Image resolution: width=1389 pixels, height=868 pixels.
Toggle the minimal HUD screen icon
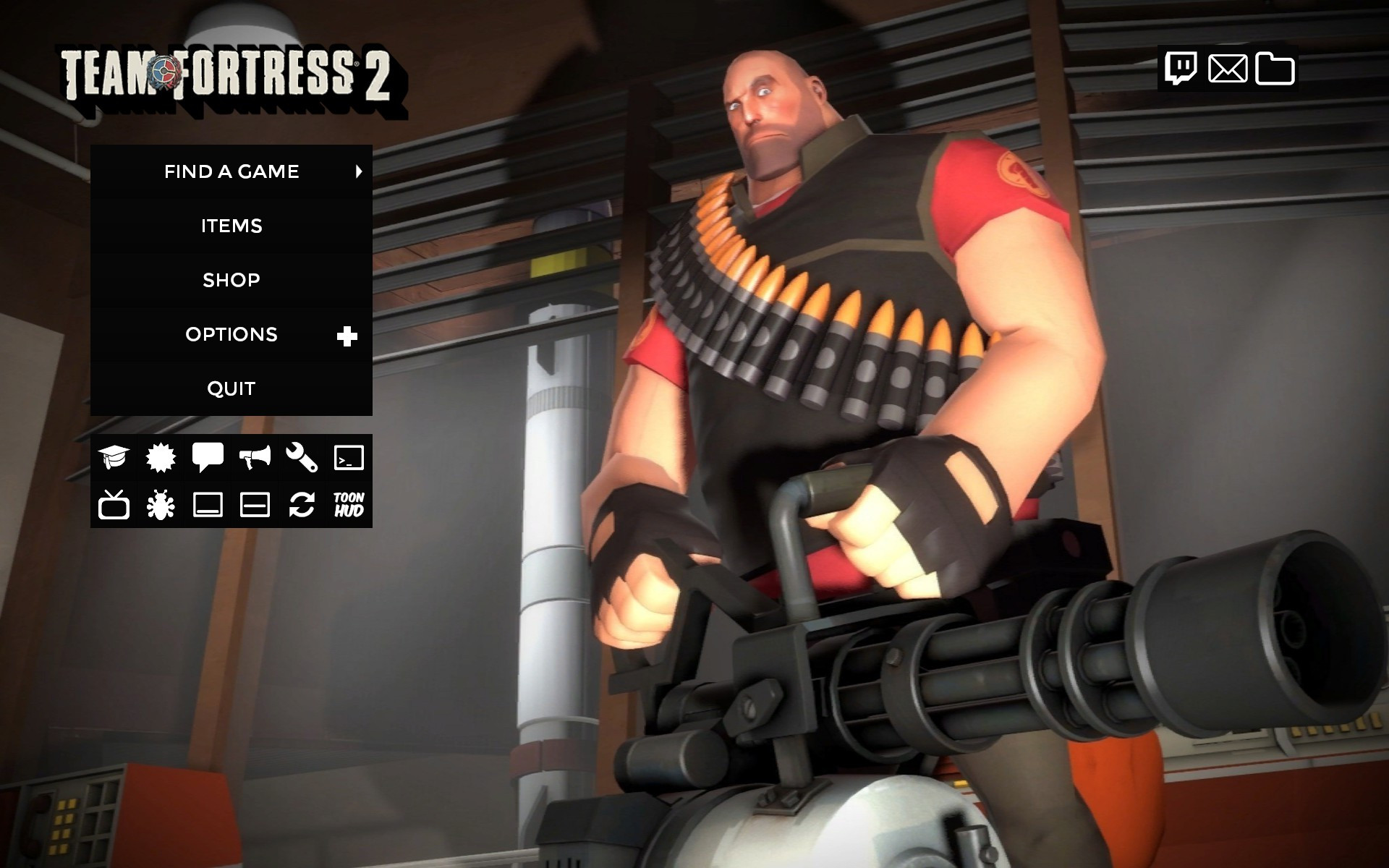pos(255,505)
